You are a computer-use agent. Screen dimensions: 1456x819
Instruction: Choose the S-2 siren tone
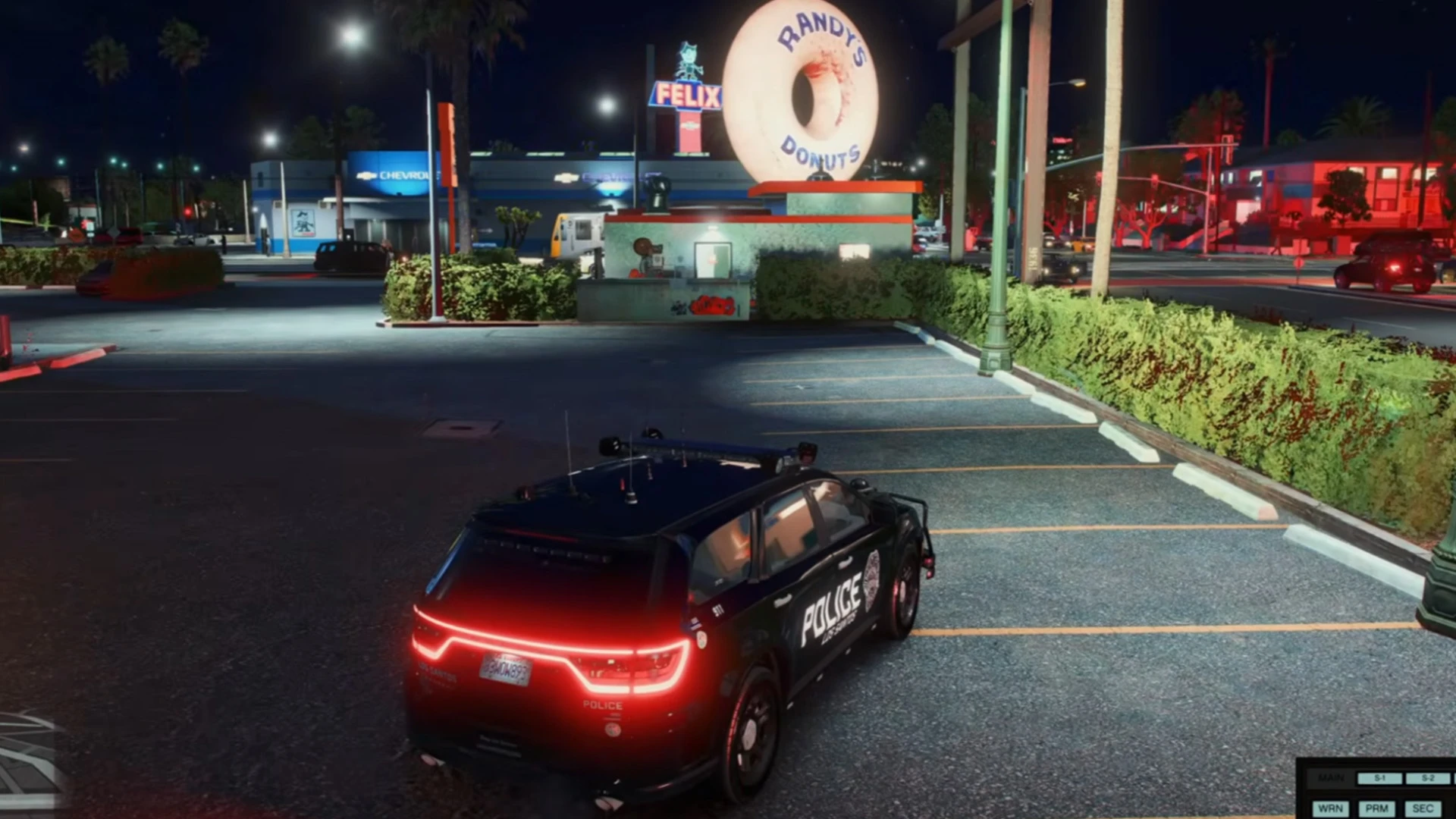tap(1427, 778)
